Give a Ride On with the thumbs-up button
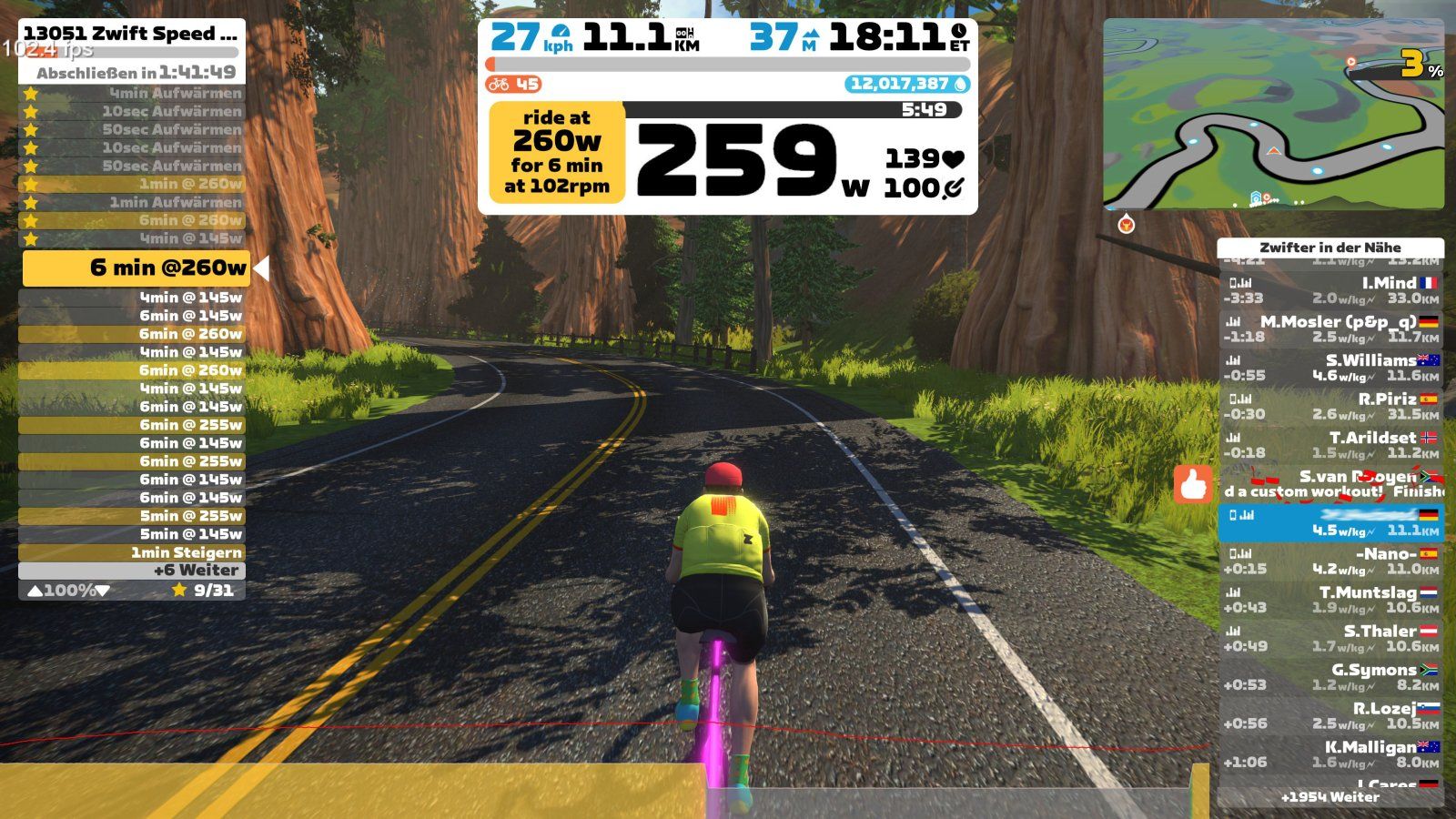This screenshot has width=1456, height=819. coord(1194,484)
